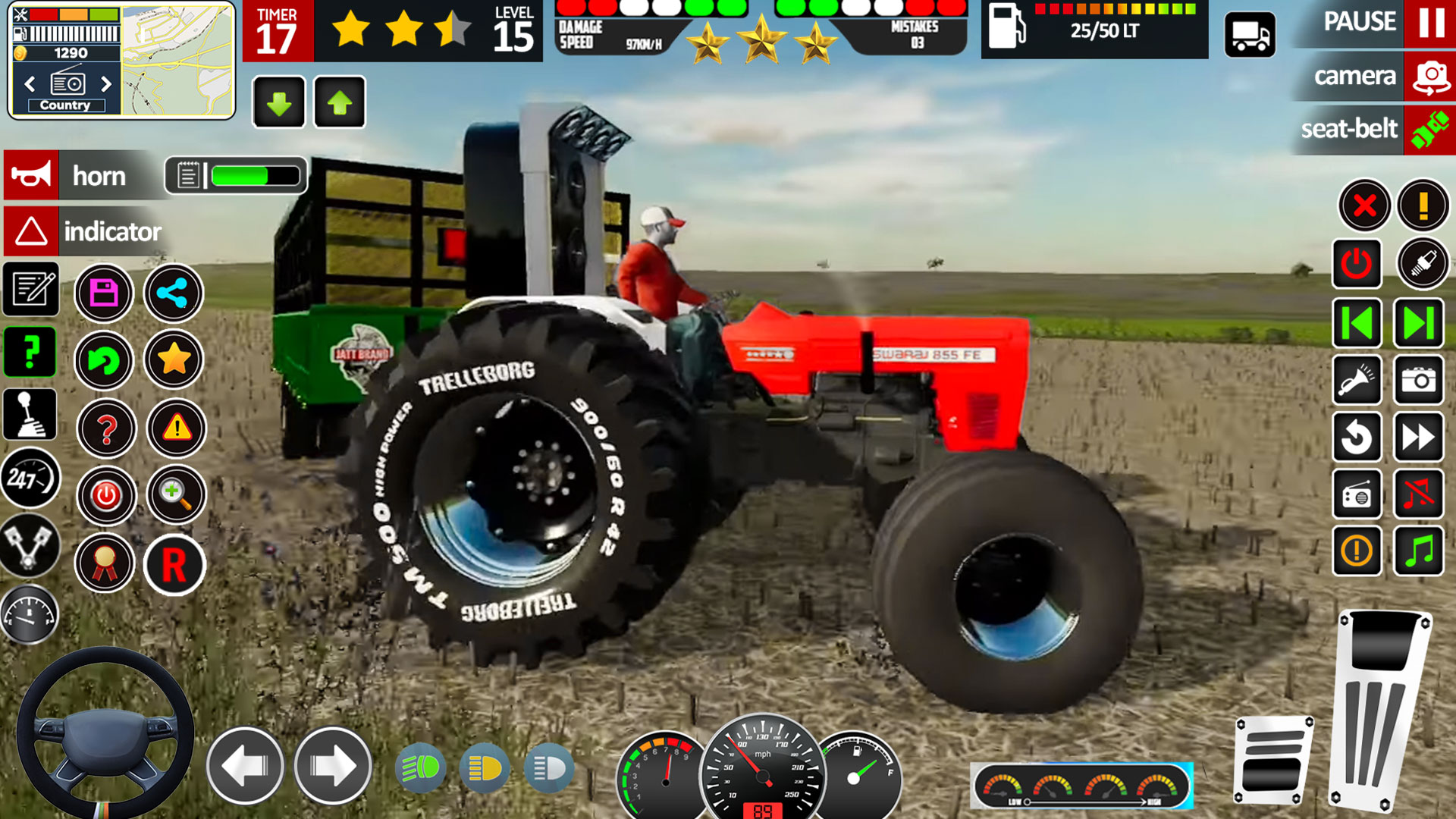This screenshot has width=1456, height=819.
Task: Use the magnifier zoom icon
Action: coord(177,496)
